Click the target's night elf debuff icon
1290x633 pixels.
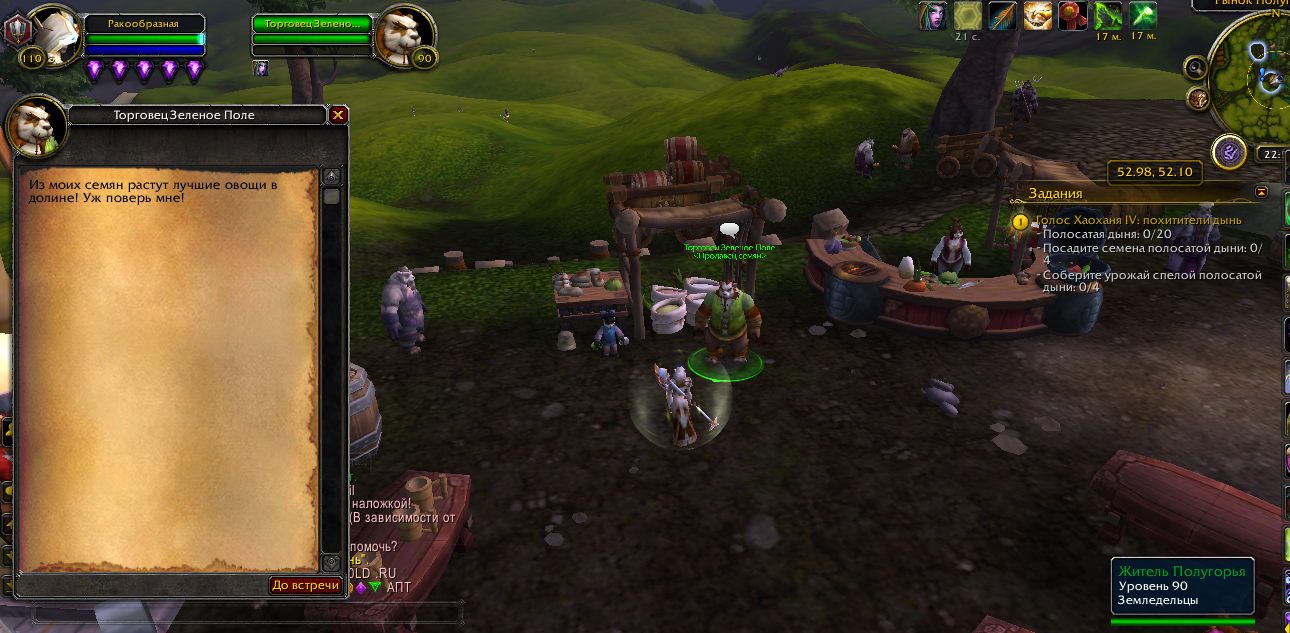tap(260, 68)
